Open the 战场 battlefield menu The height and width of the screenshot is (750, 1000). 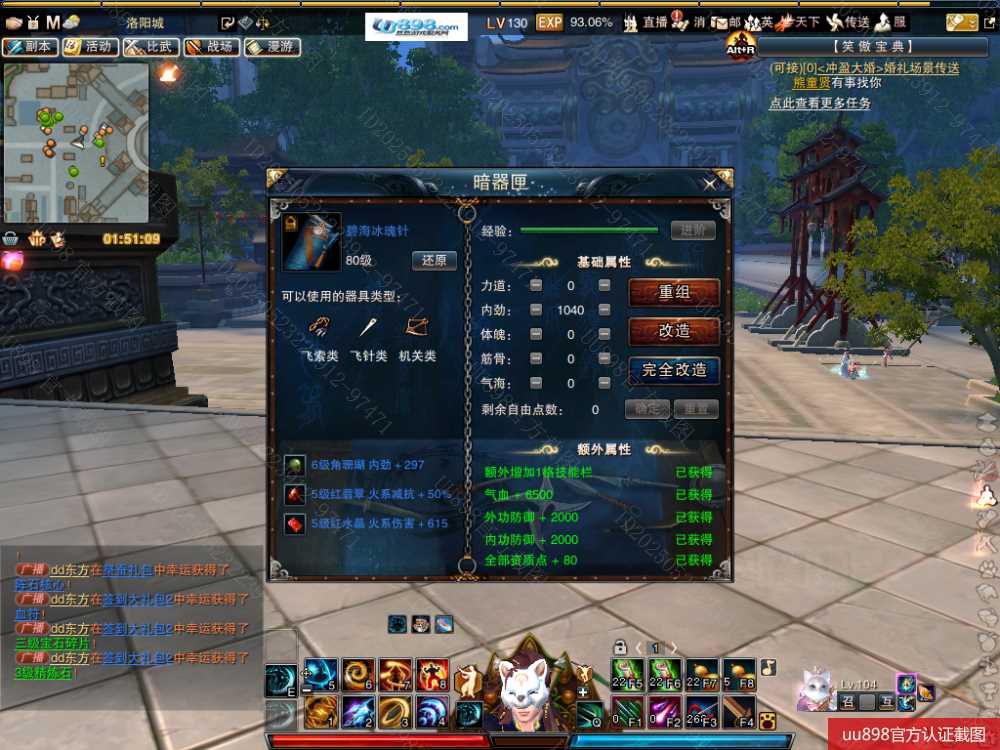pyautogui.click(x=208, y=47)
